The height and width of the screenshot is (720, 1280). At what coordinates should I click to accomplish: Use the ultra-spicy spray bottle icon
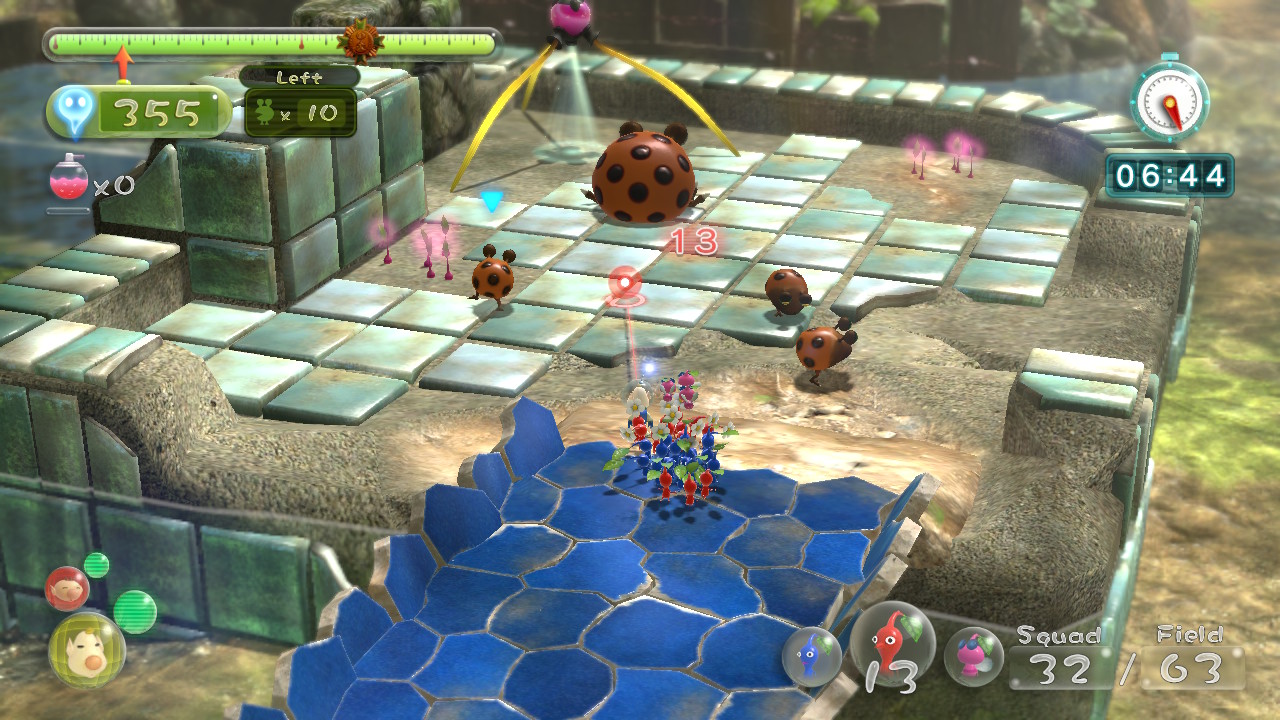point(68,182)
